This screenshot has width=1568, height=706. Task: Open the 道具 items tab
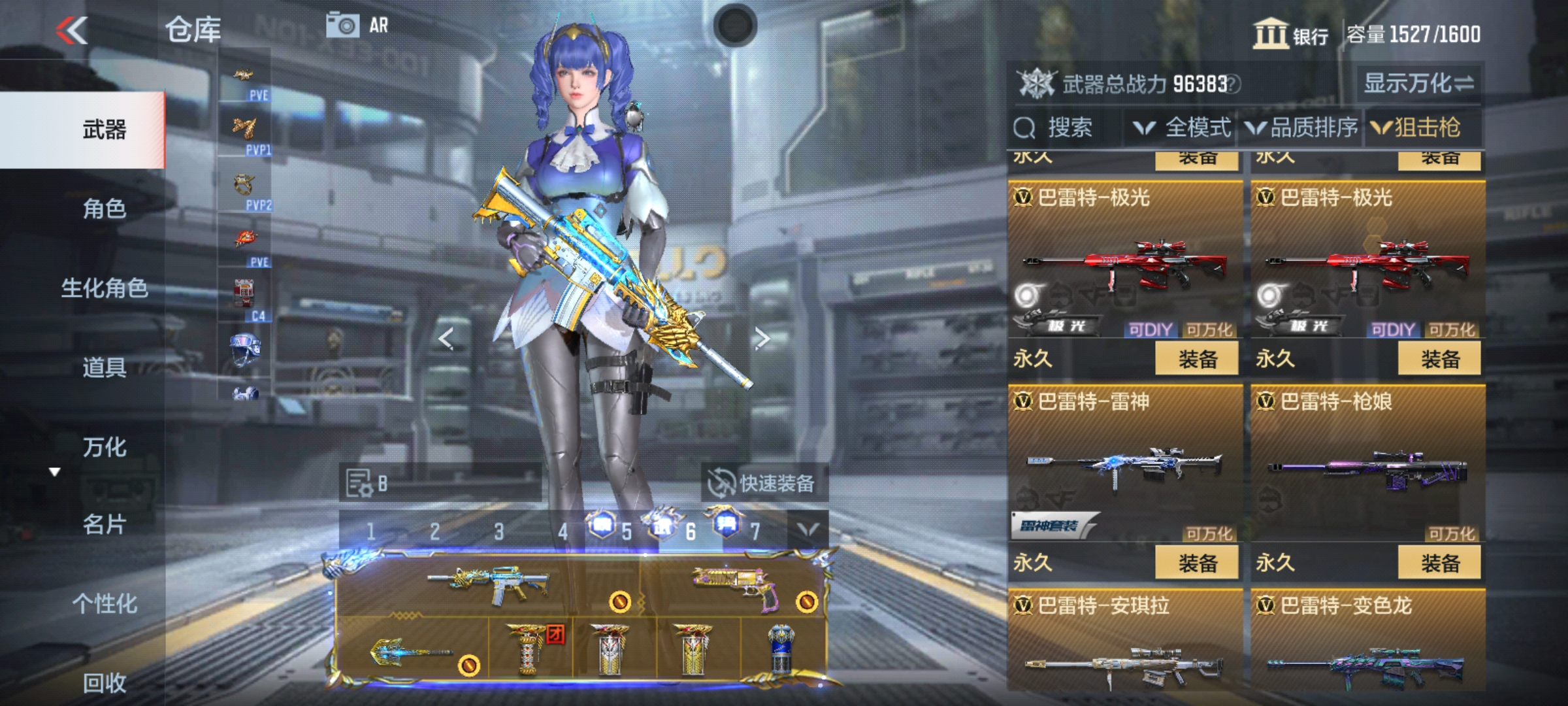click(105, 367)
